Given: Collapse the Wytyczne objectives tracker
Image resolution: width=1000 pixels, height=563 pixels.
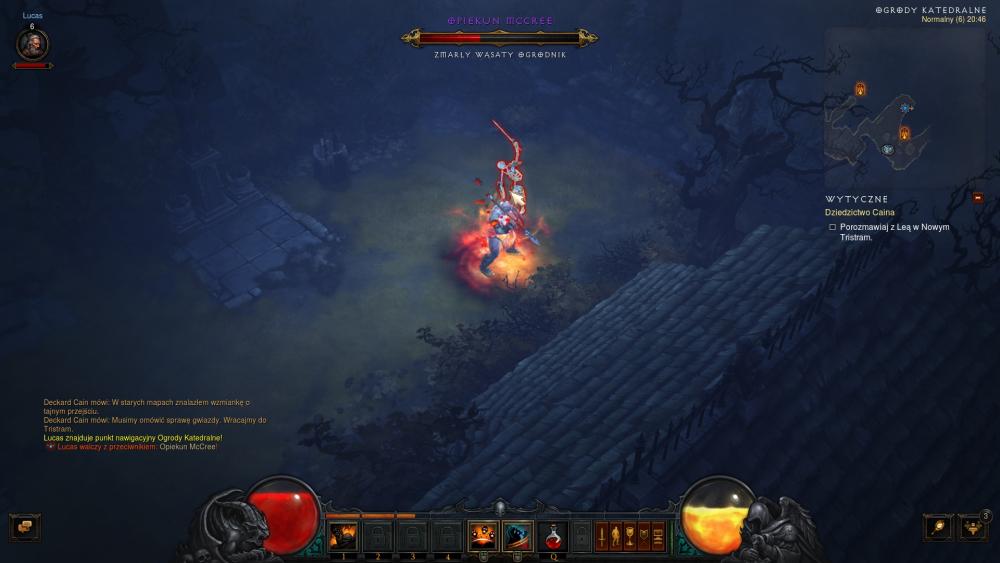Looking at the screenshot, I should click(977, 198).
